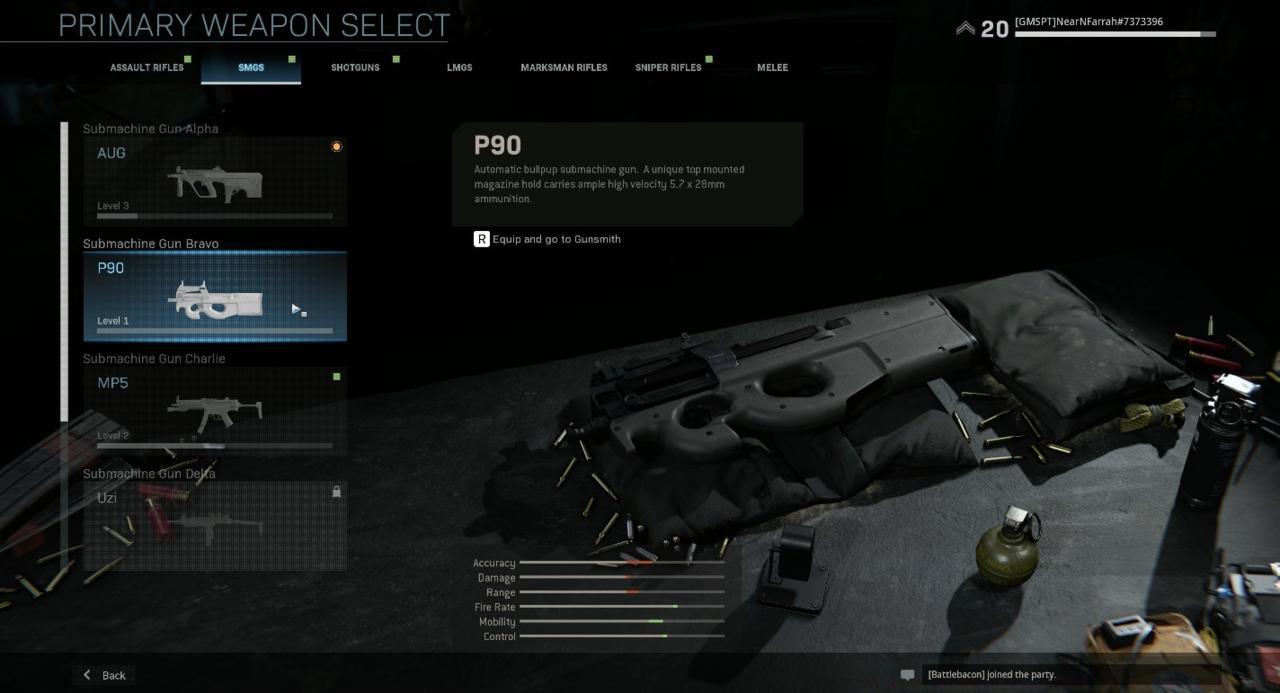Click the weapon list scrollbar
Image resolution: width=1280 pixels, height=693 pixels.
tap(65, 270)
